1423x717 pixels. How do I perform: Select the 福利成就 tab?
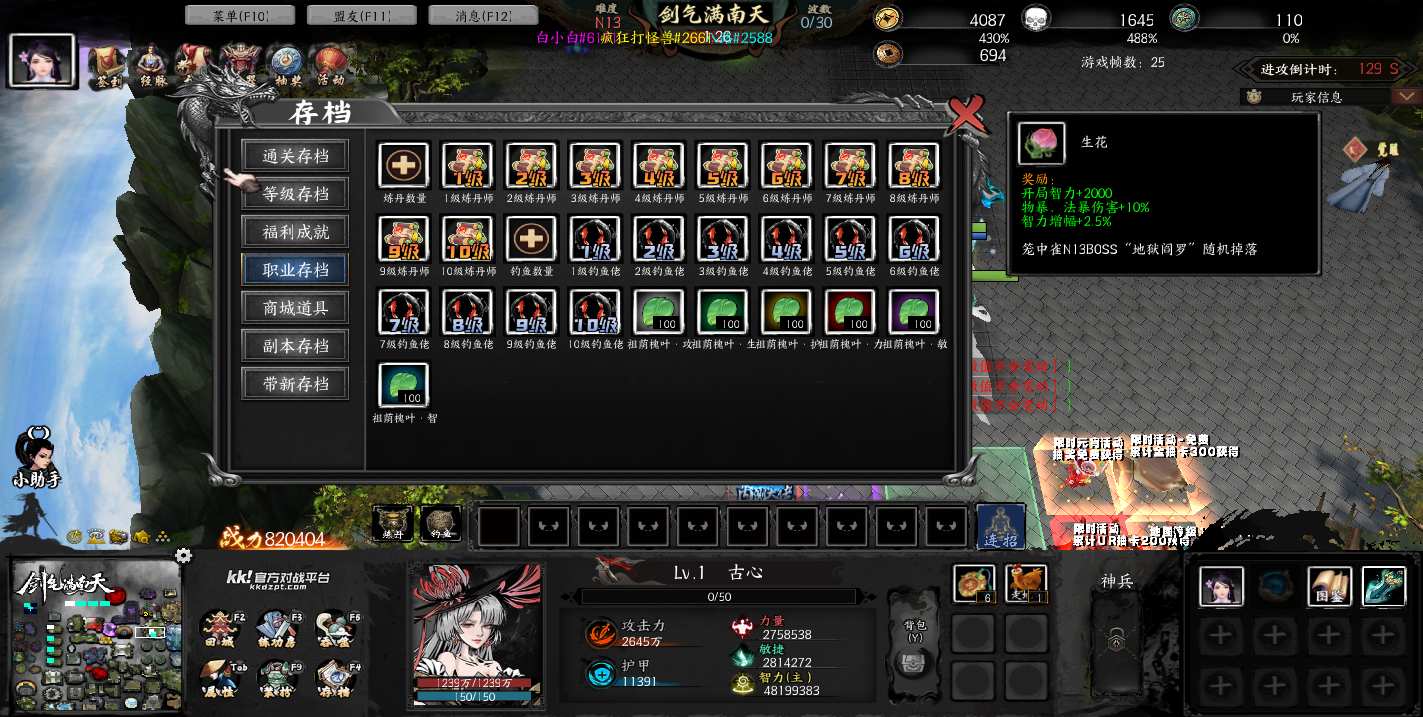[296, 232]
